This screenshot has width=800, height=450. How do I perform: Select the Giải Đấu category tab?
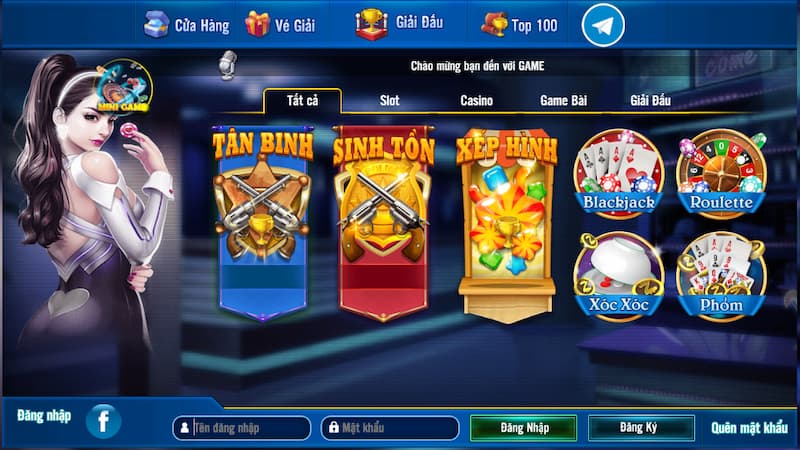tap(650, 101)
